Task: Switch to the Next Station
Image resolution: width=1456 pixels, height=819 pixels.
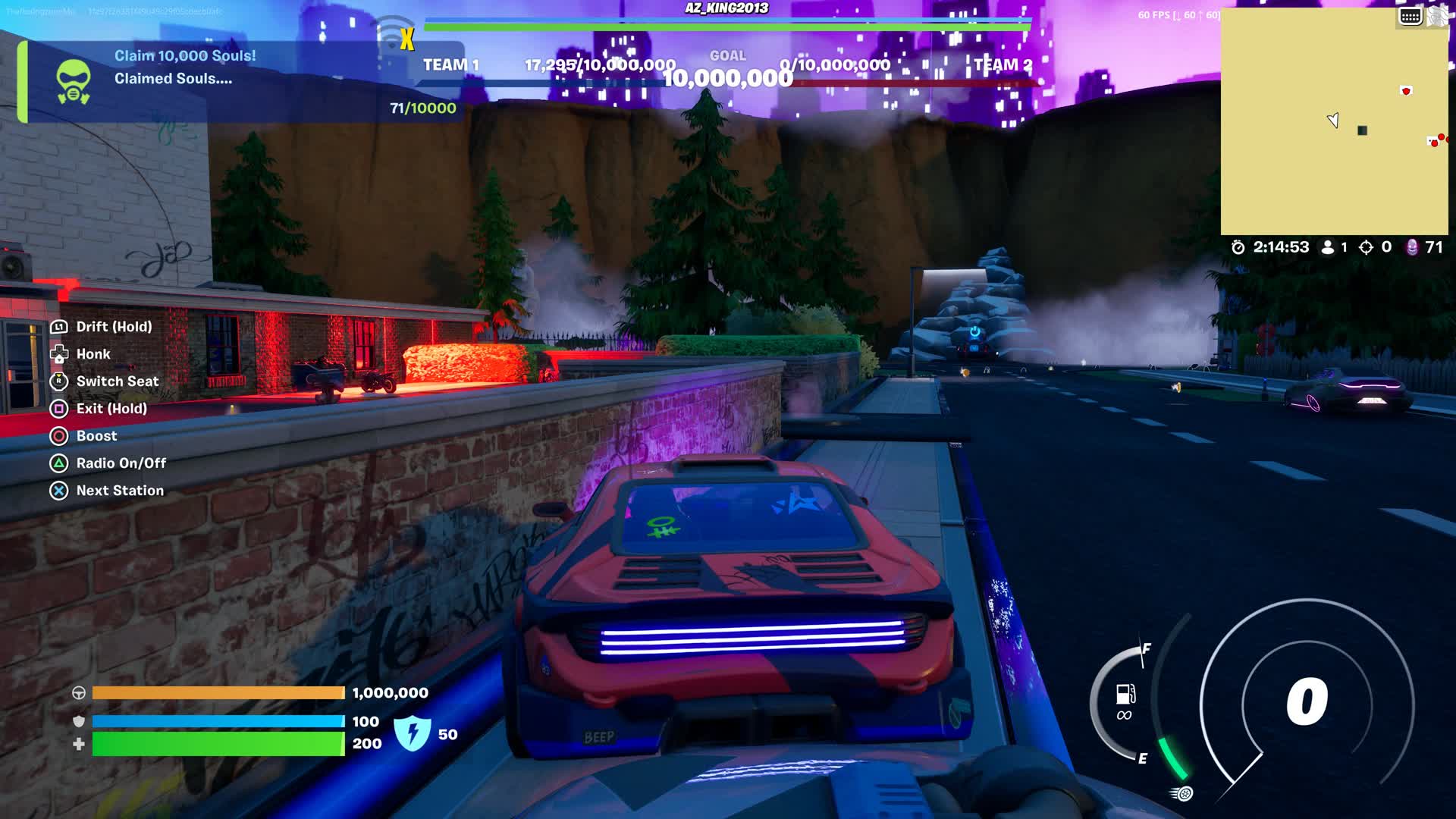Action: coord(59,490)
